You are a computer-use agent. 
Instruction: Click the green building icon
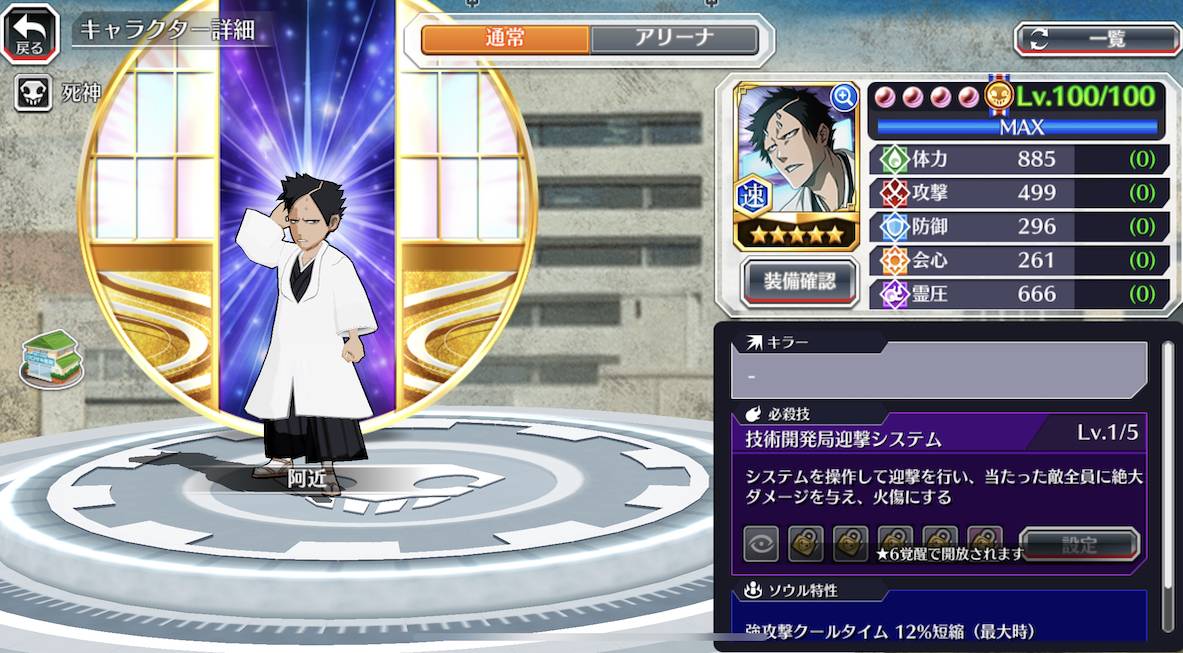pyautogui.click(x=51, y=358)
